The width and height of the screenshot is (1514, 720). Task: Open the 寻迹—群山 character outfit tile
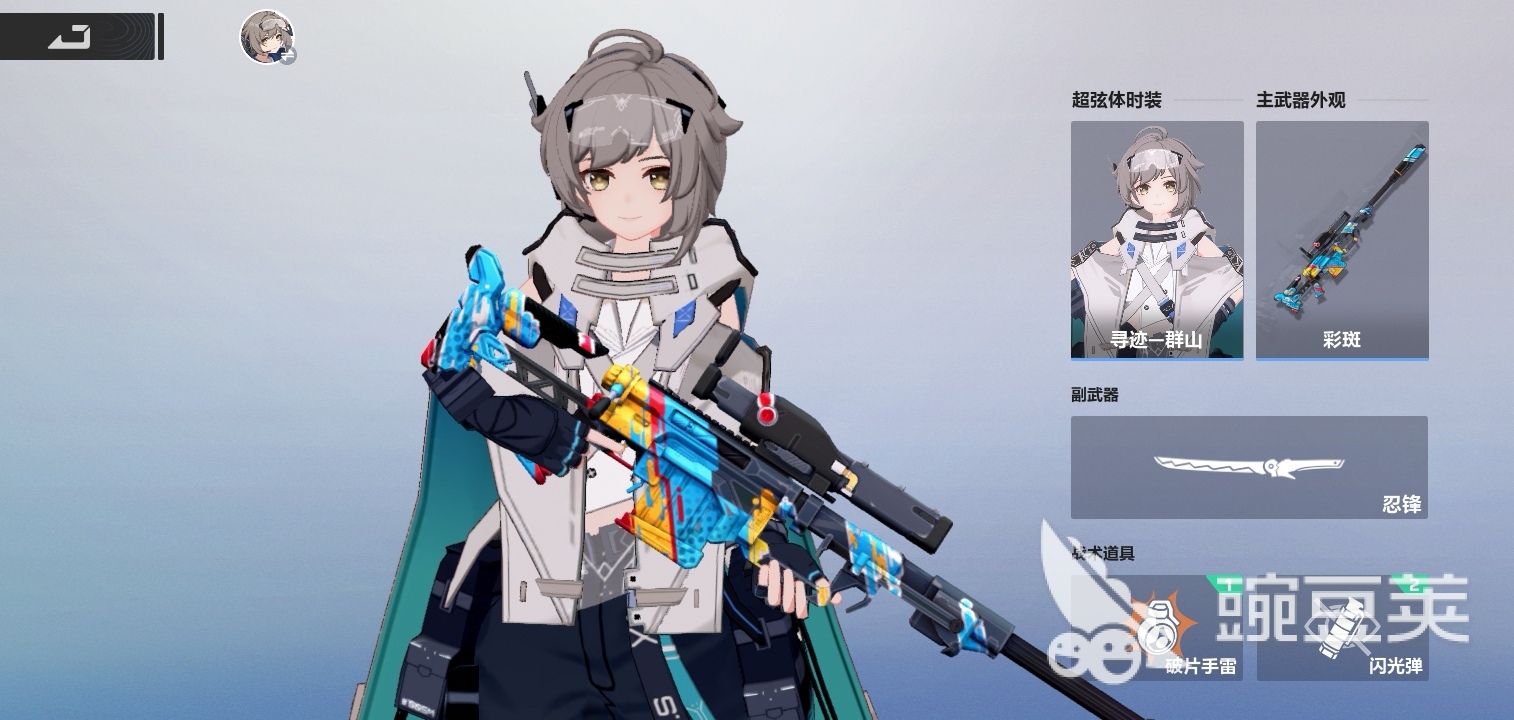point(1157,240)
